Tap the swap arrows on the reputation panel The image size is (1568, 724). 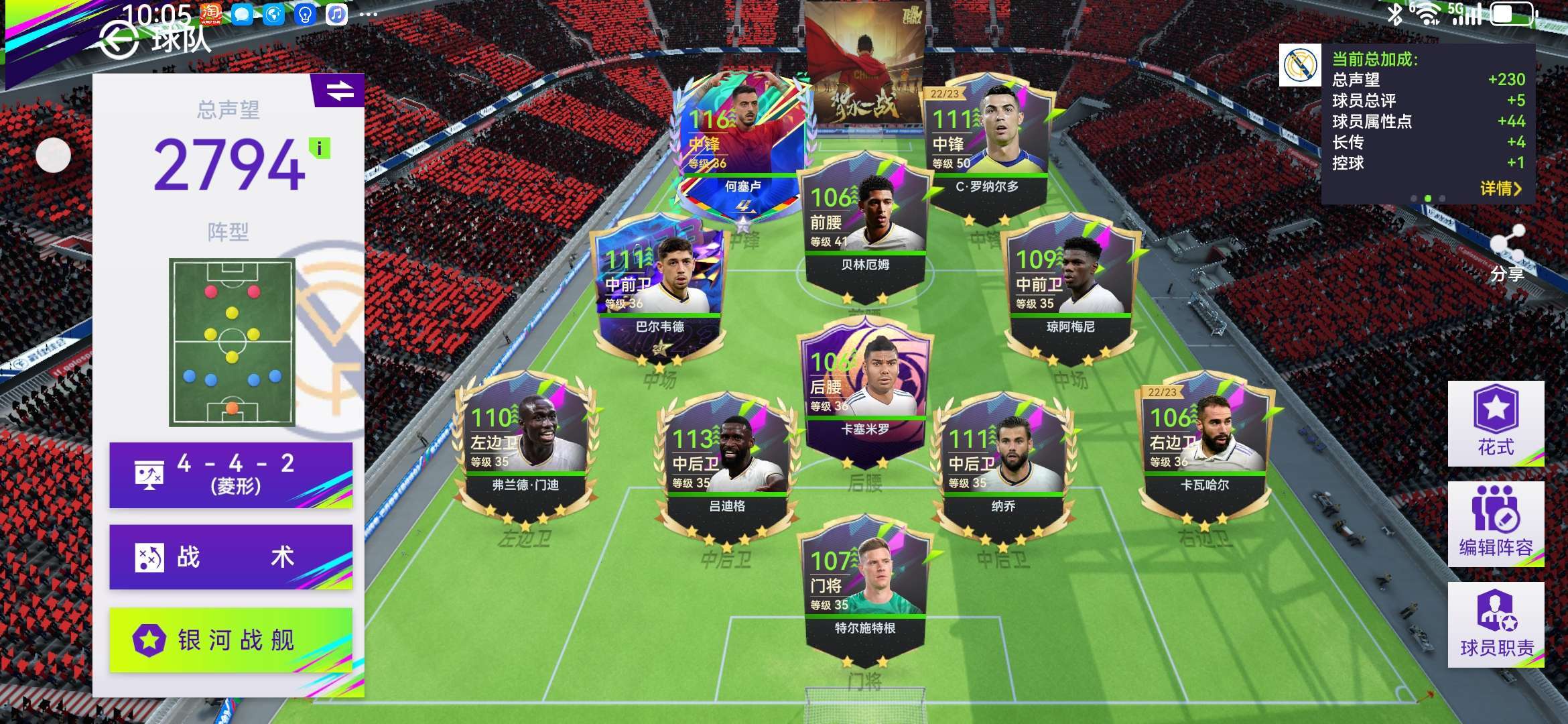point(340,90)
